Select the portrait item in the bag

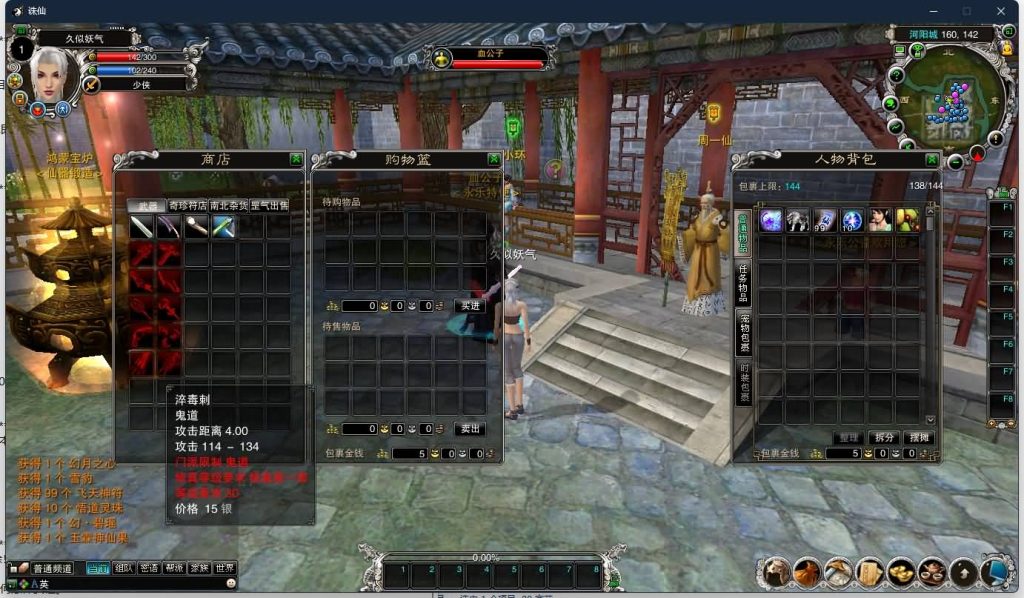tap(879, 221)
